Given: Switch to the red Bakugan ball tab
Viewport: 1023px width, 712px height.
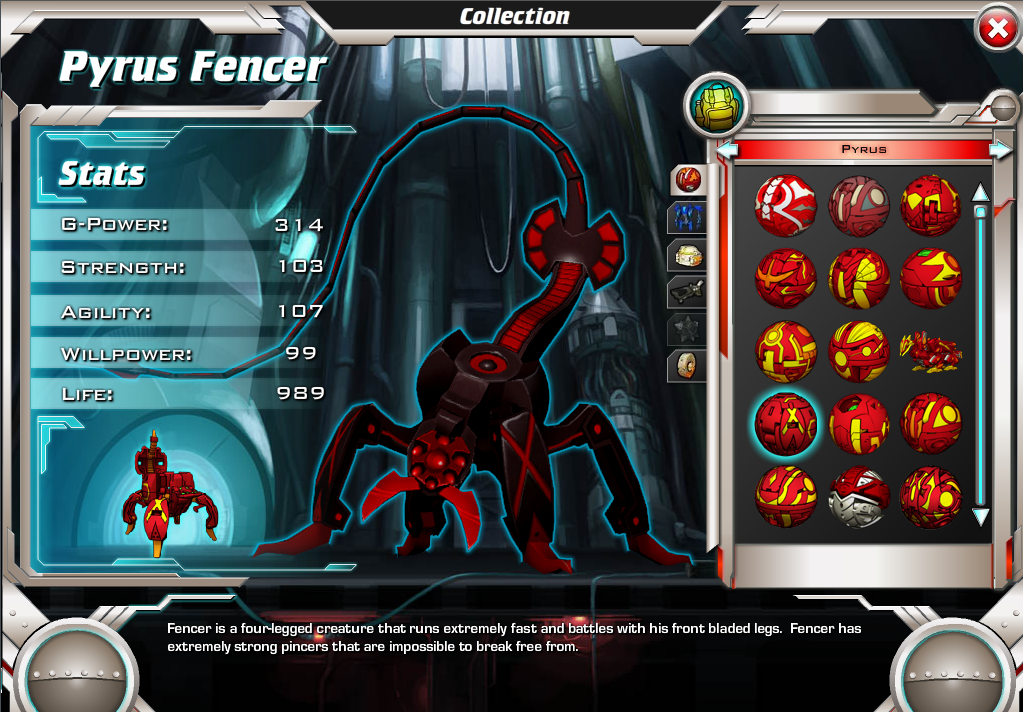Looking at the screenshot, I should click(x=688, y=180).
